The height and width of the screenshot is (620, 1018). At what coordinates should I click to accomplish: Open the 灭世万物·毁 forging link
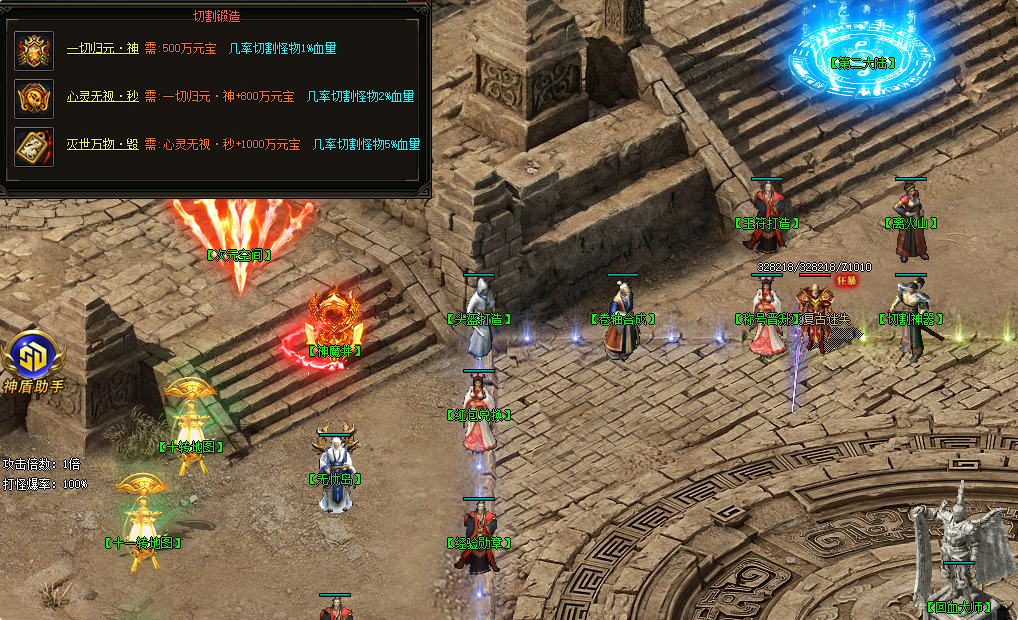pyautogui.click(x=102, y=145)
